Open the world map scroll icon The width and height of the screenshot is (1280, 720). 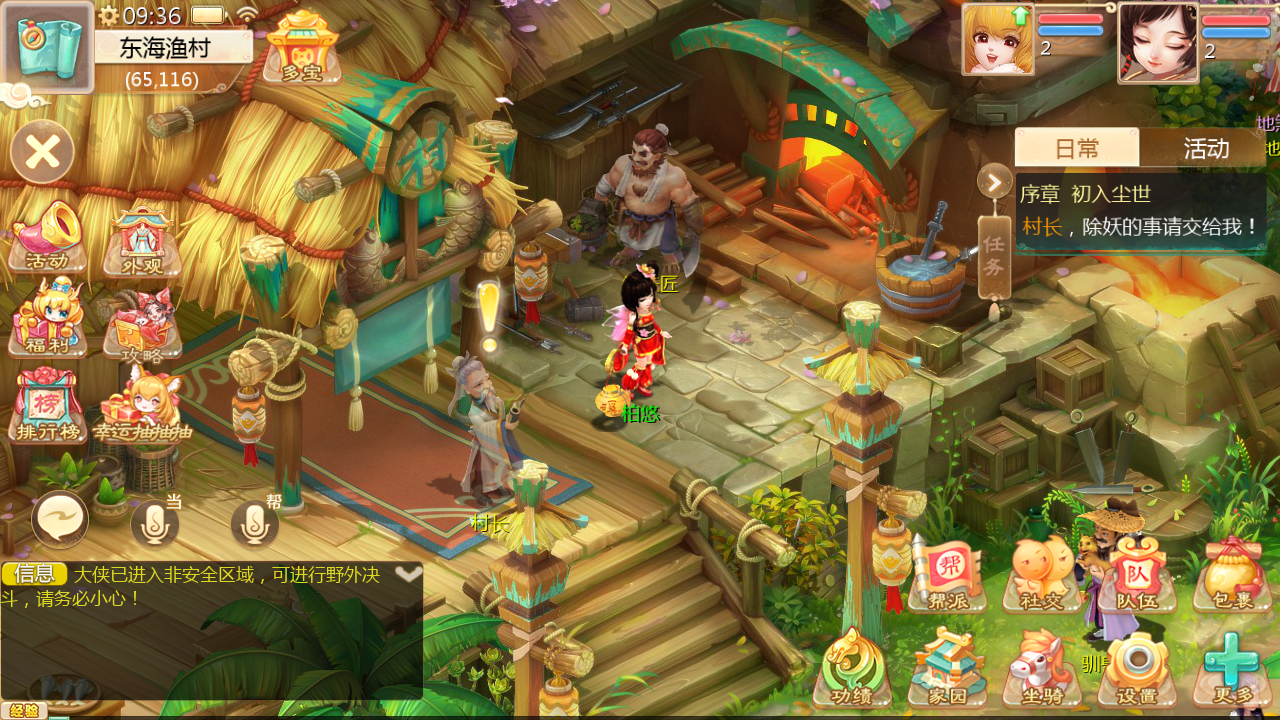[x=48, y=47]
